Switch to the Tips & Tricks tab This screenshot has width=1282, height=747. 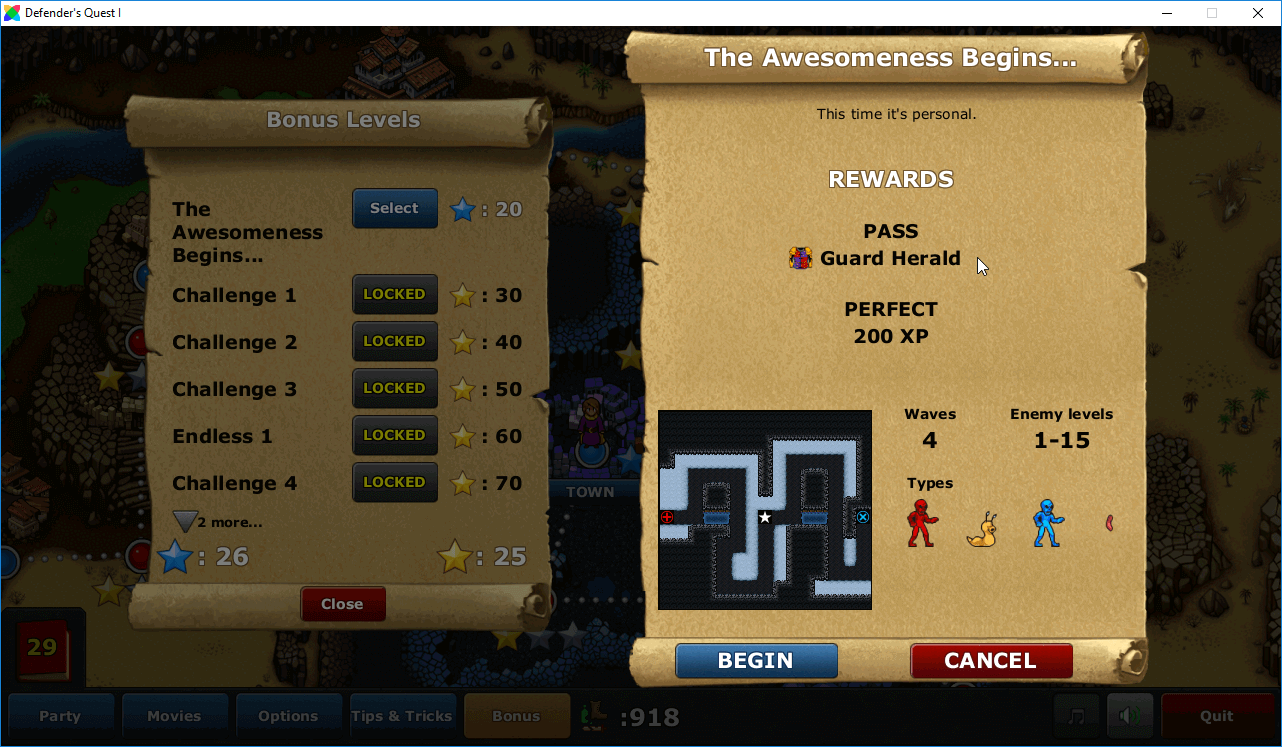[x=402, y=715]
